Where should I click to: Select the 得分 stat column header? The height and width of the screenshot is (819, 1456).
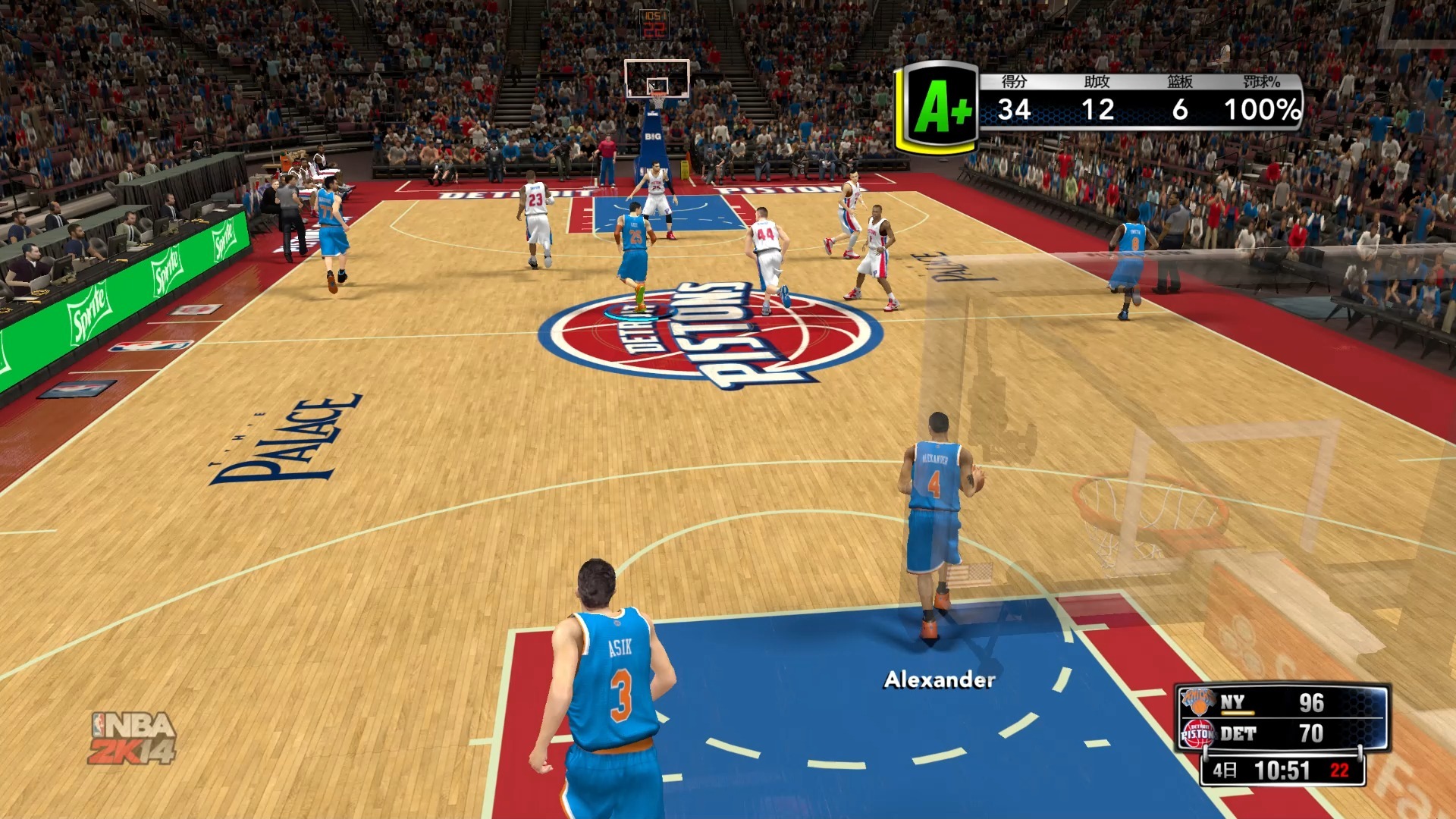(1014, 82)
